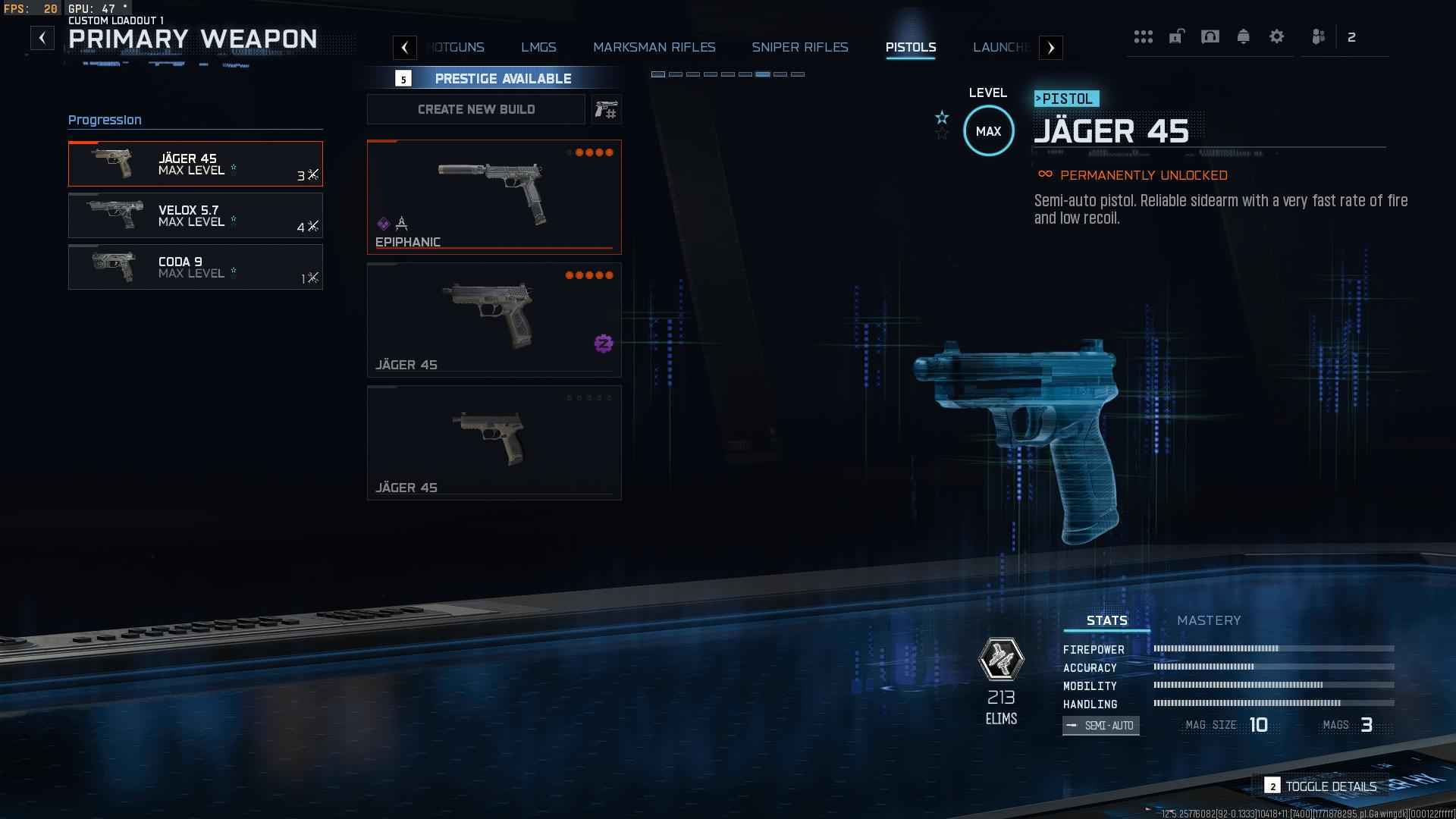Screen dimensions: 1456x819
Task: Open the build code import icon
Action: tap(606, 109)
